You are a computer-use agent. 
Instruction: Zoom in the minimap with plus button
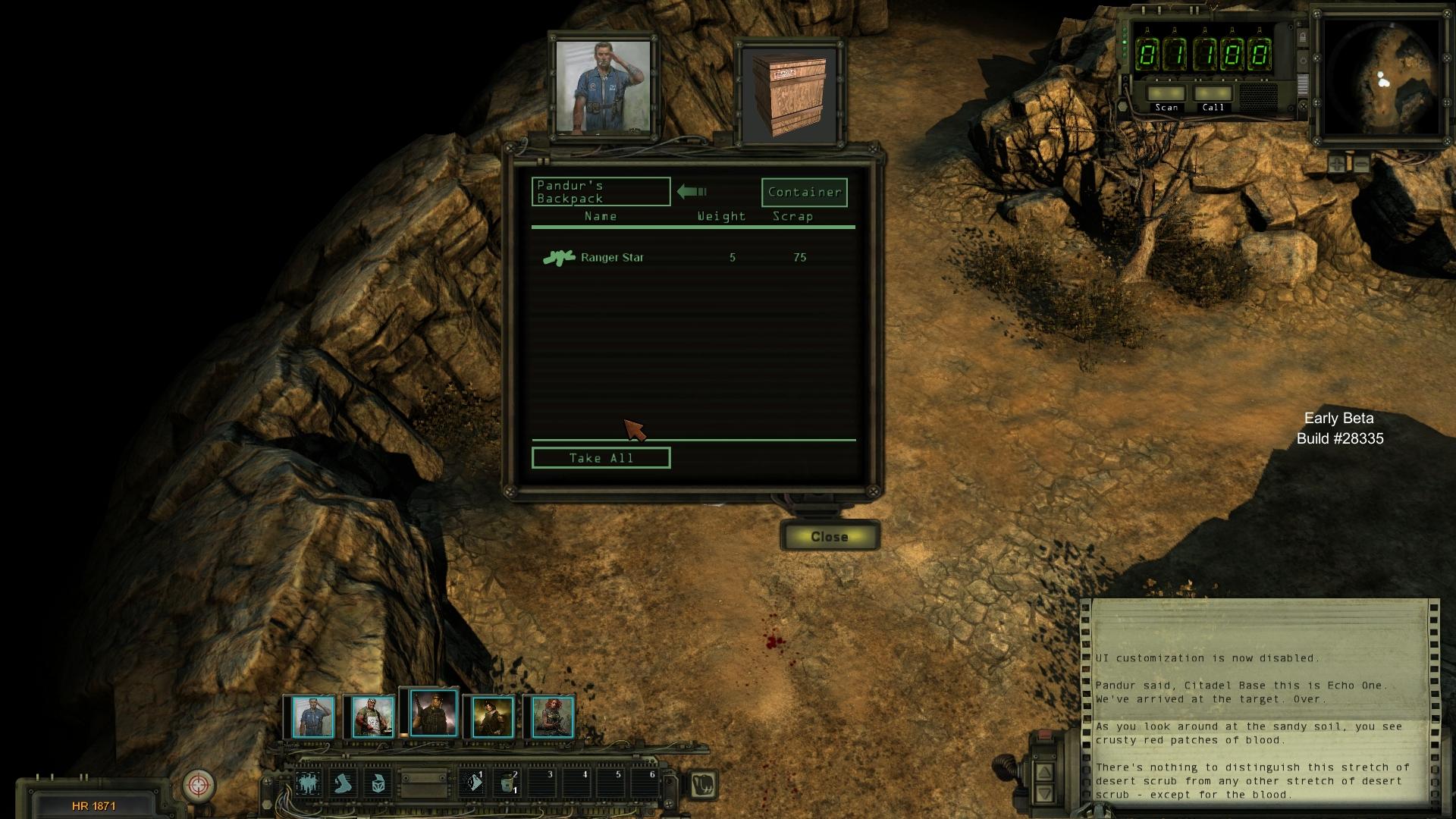click(1336, 163)
